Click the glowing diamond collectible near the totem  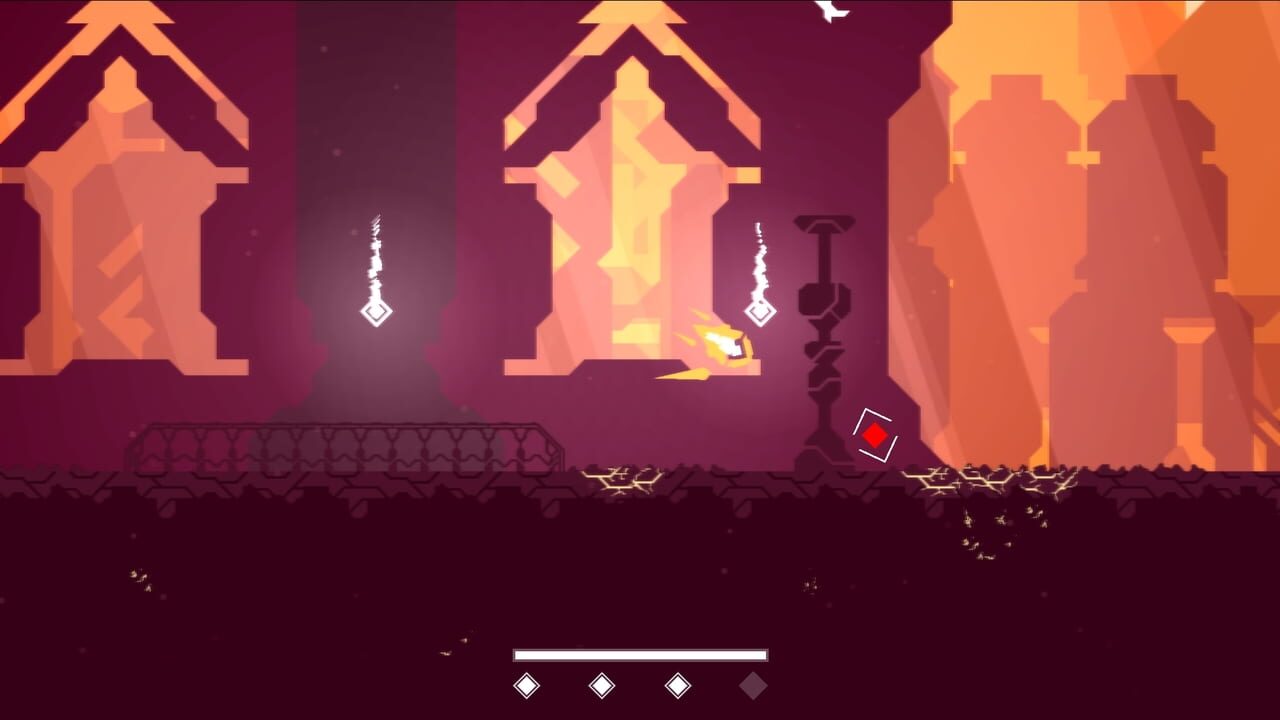(762, 311)
